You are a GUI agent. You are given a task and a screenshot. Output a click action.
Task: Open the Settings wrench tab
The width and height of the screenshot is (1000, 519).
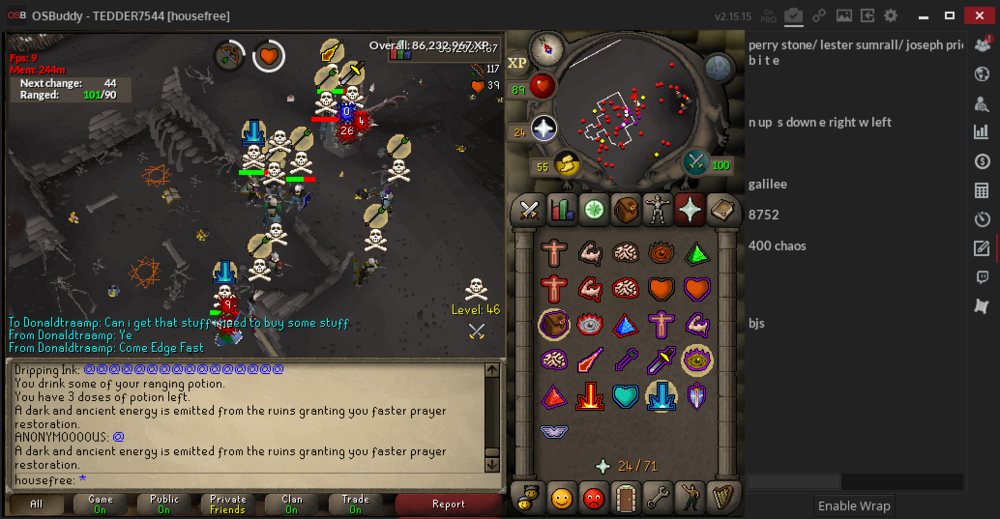click(658, 496)
